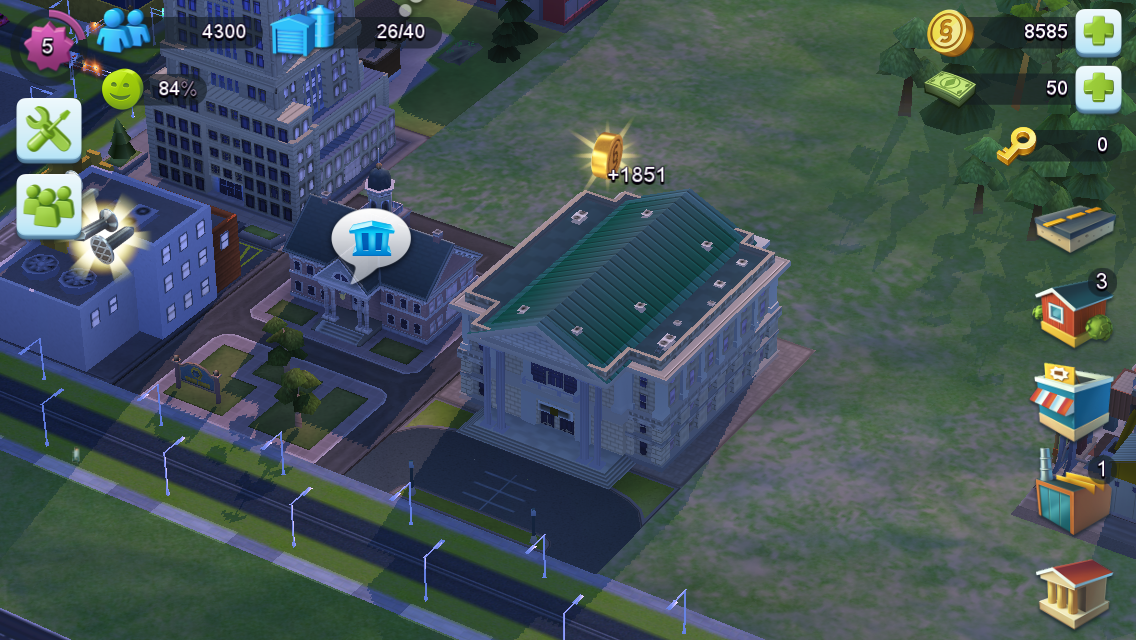Tap the blue population icon
1136x640 pixels.
tap(124, 30)
